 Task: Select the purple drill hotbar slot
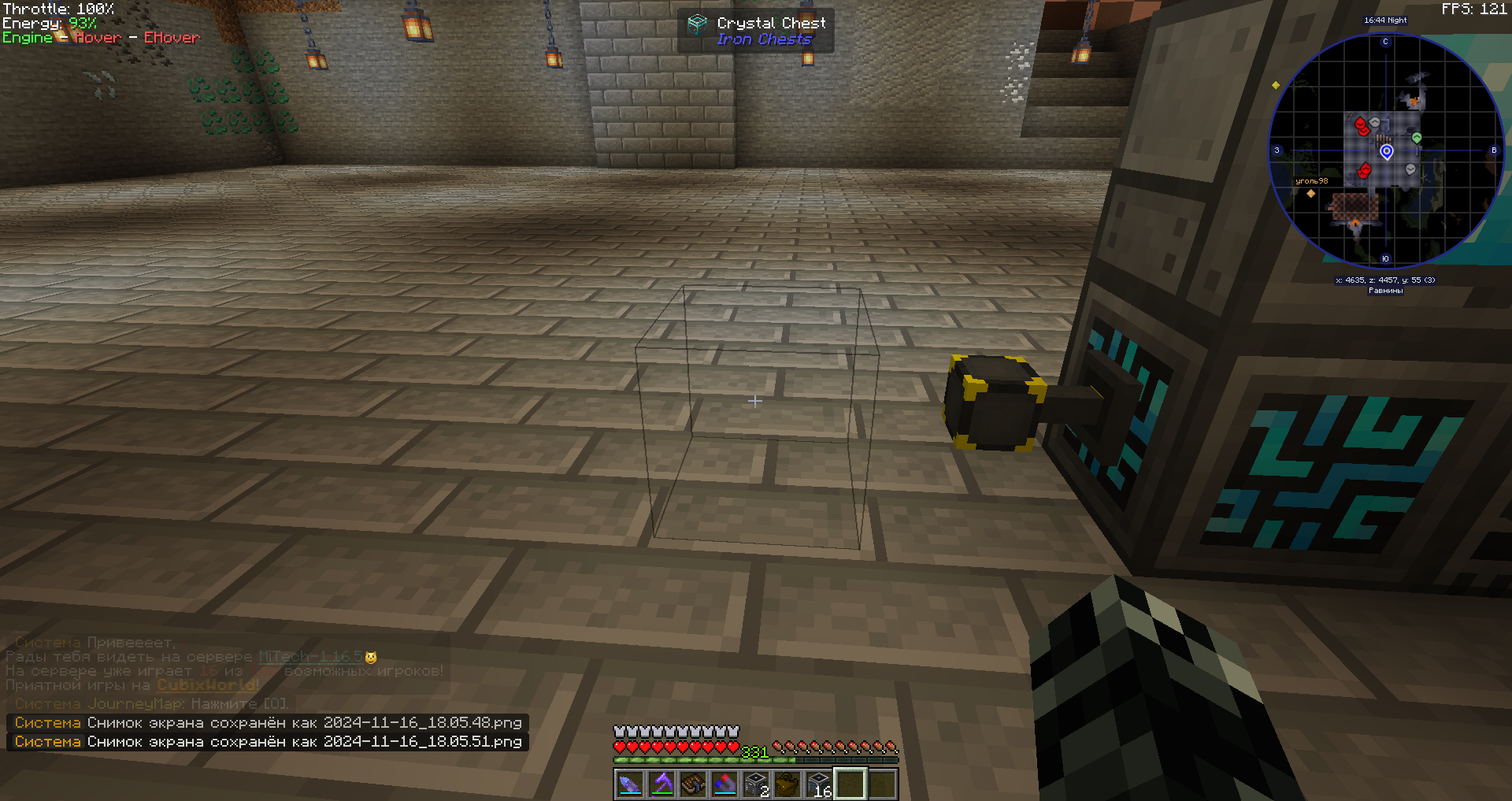click(630, 784)
